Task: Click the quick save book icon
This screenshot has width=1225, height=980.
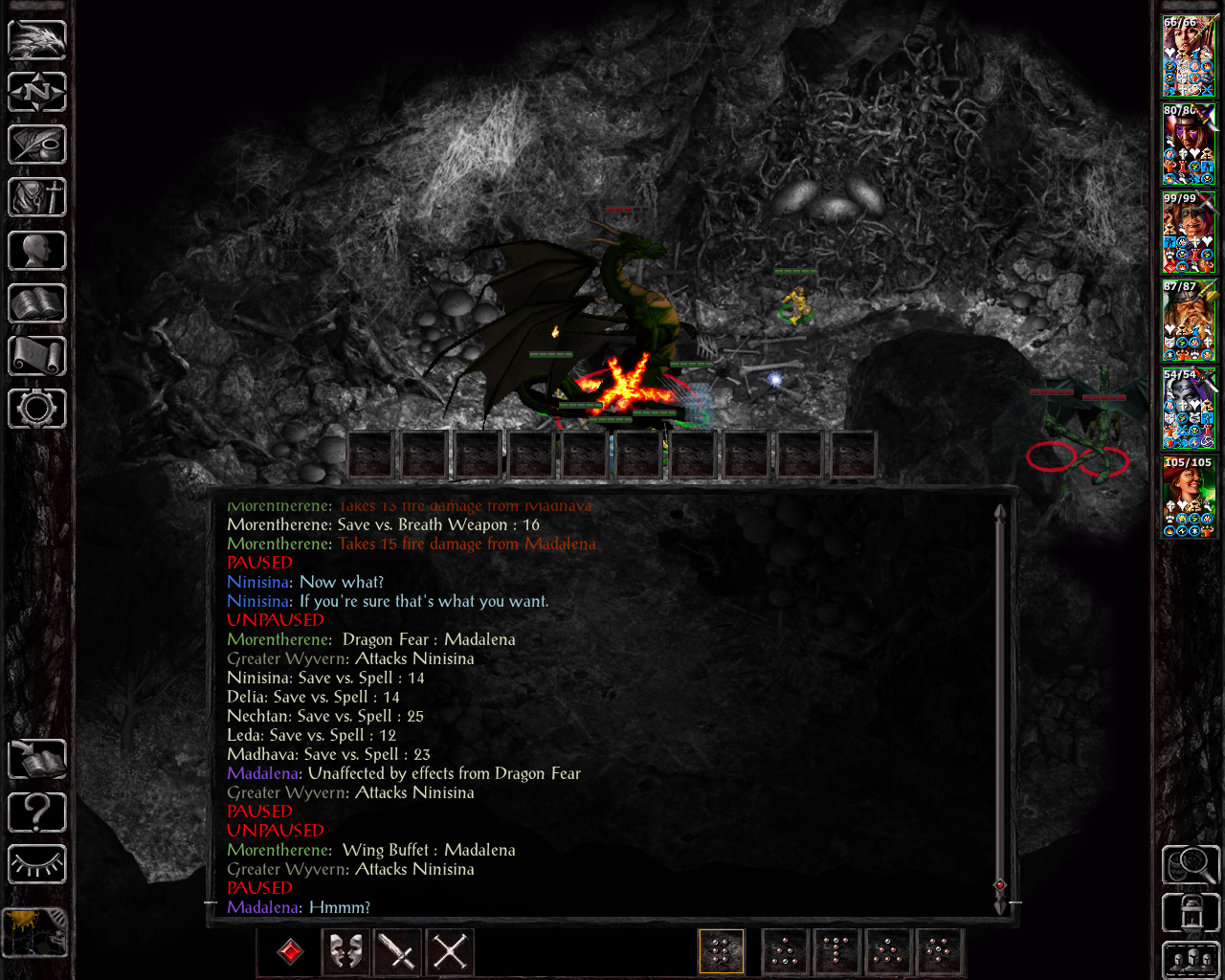Action: point(37,760)
